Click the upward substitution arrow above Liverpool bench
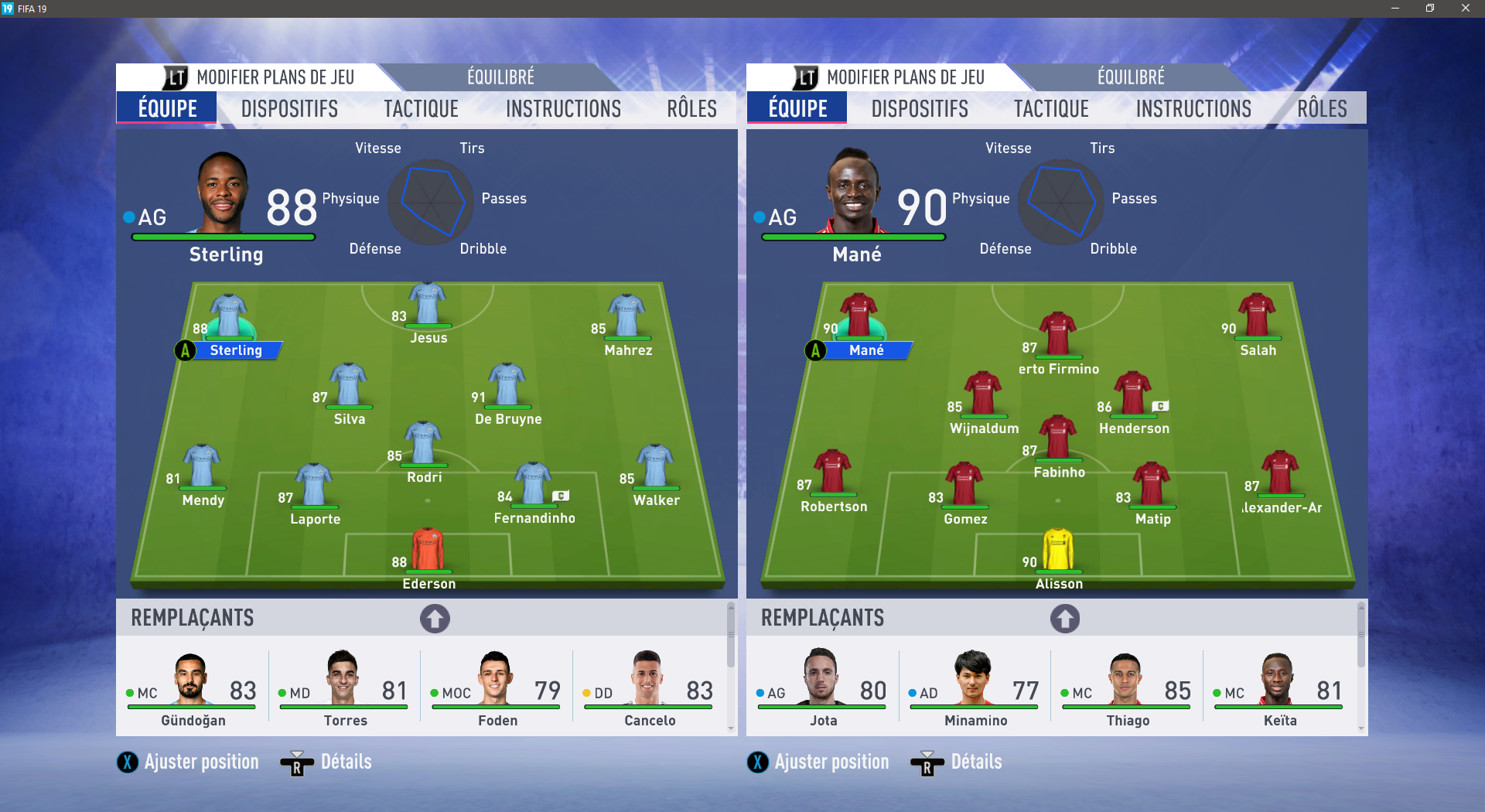 tap(1065, 619)
